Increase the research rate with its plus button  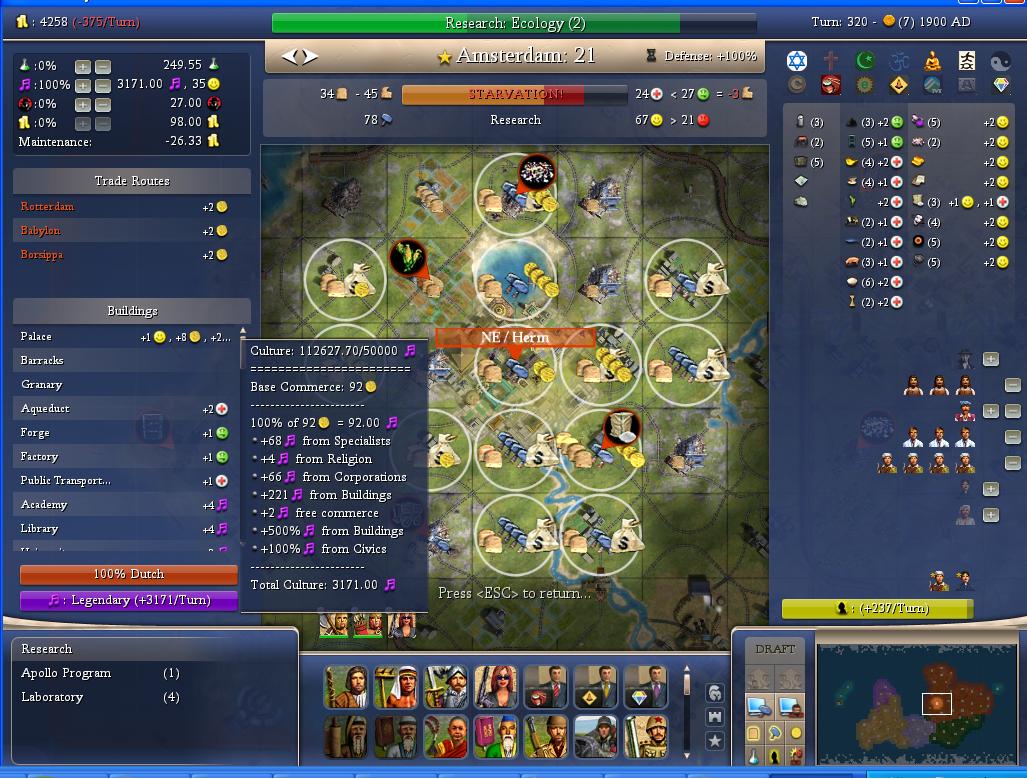(83, 66)
